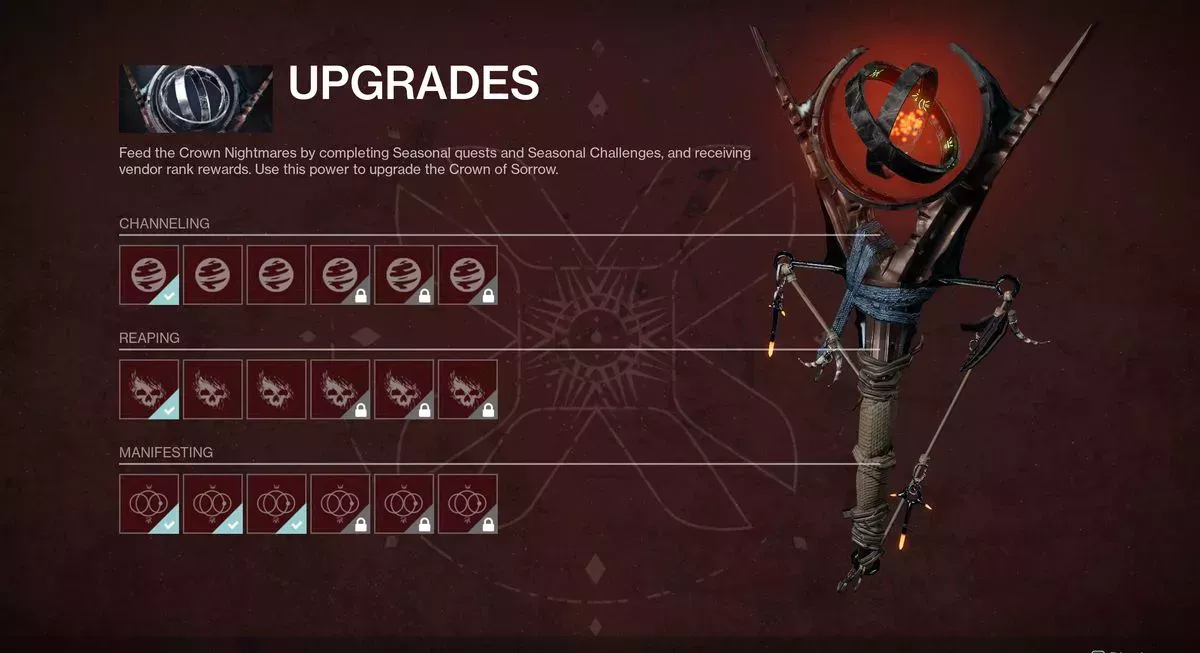Choose the completed Reaping skull upgrade
The image size is (1200, 653).
pyautogui.click(x=149, y=389)
